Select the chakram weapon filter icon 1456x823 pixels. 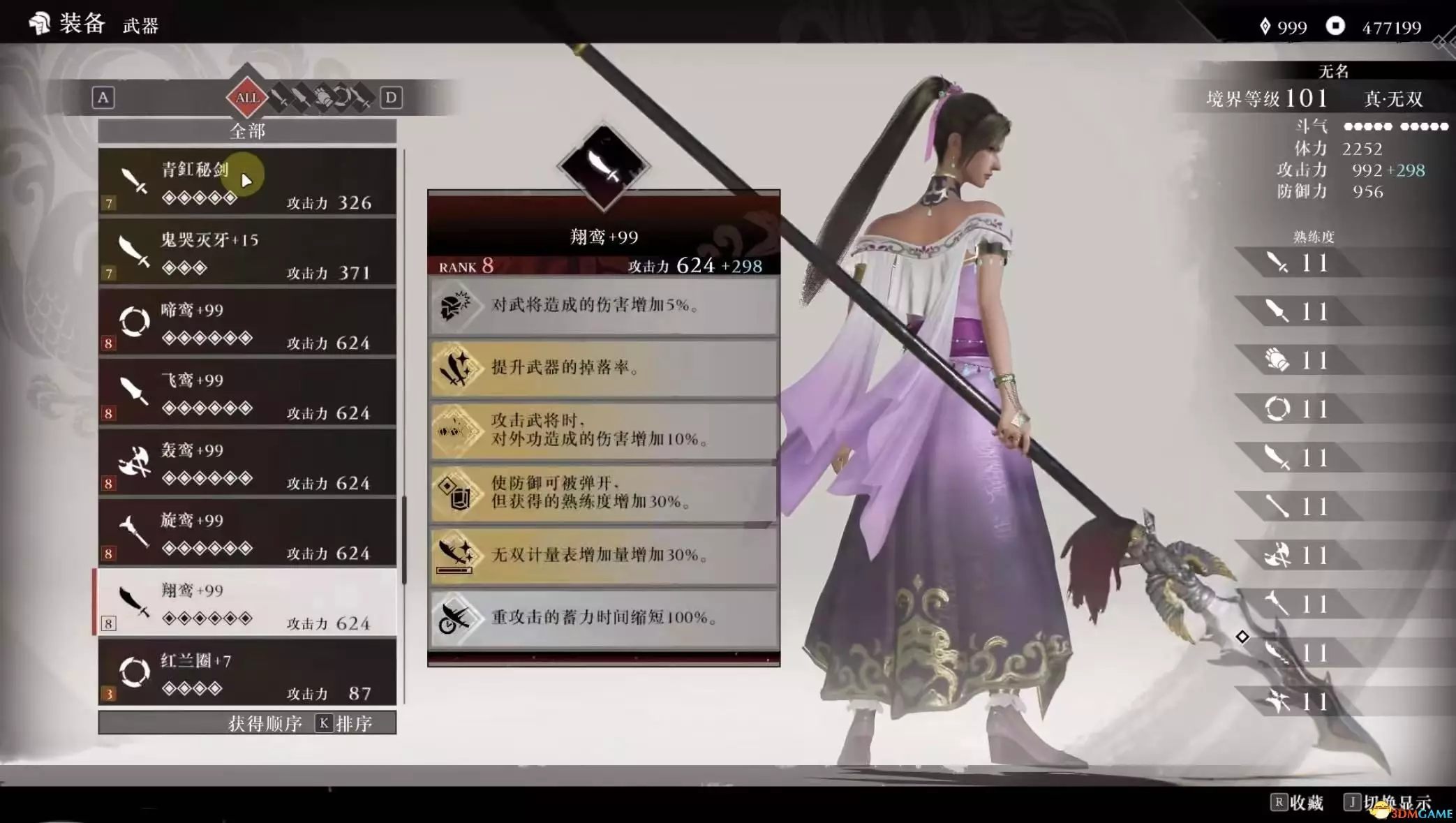343,98
